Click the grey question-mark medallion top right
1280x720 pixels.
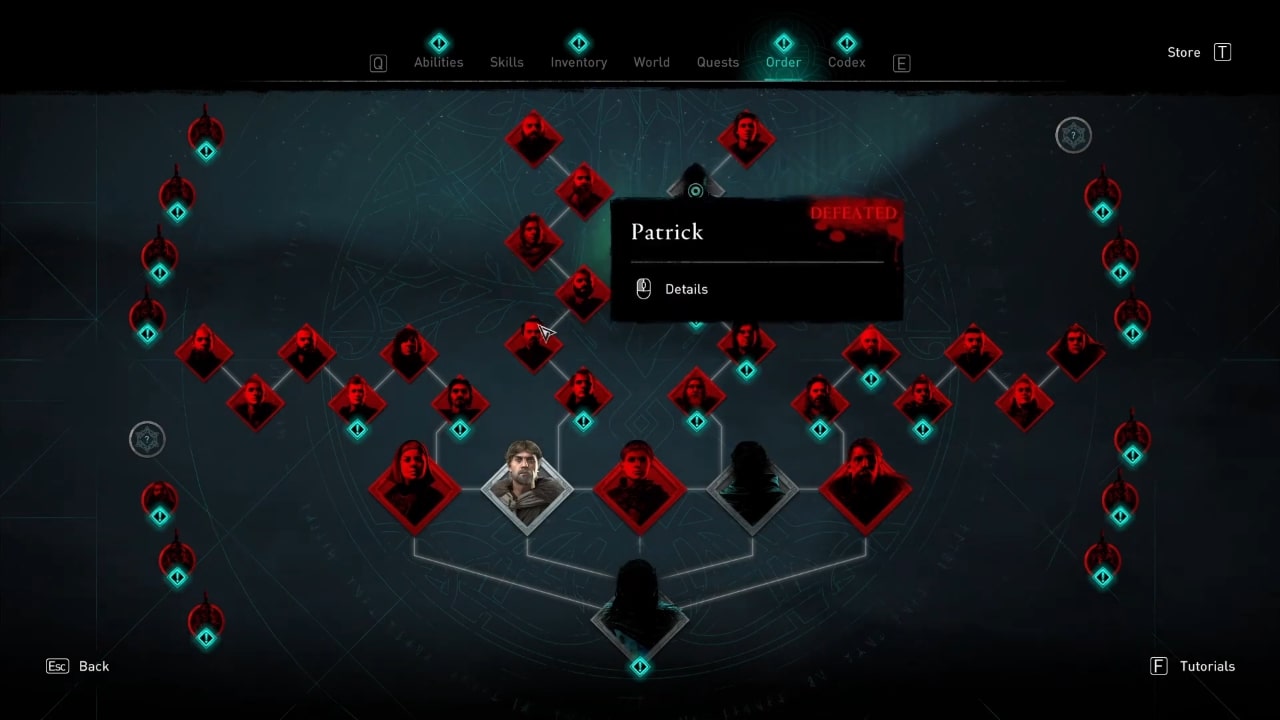tap(1073, 135)
